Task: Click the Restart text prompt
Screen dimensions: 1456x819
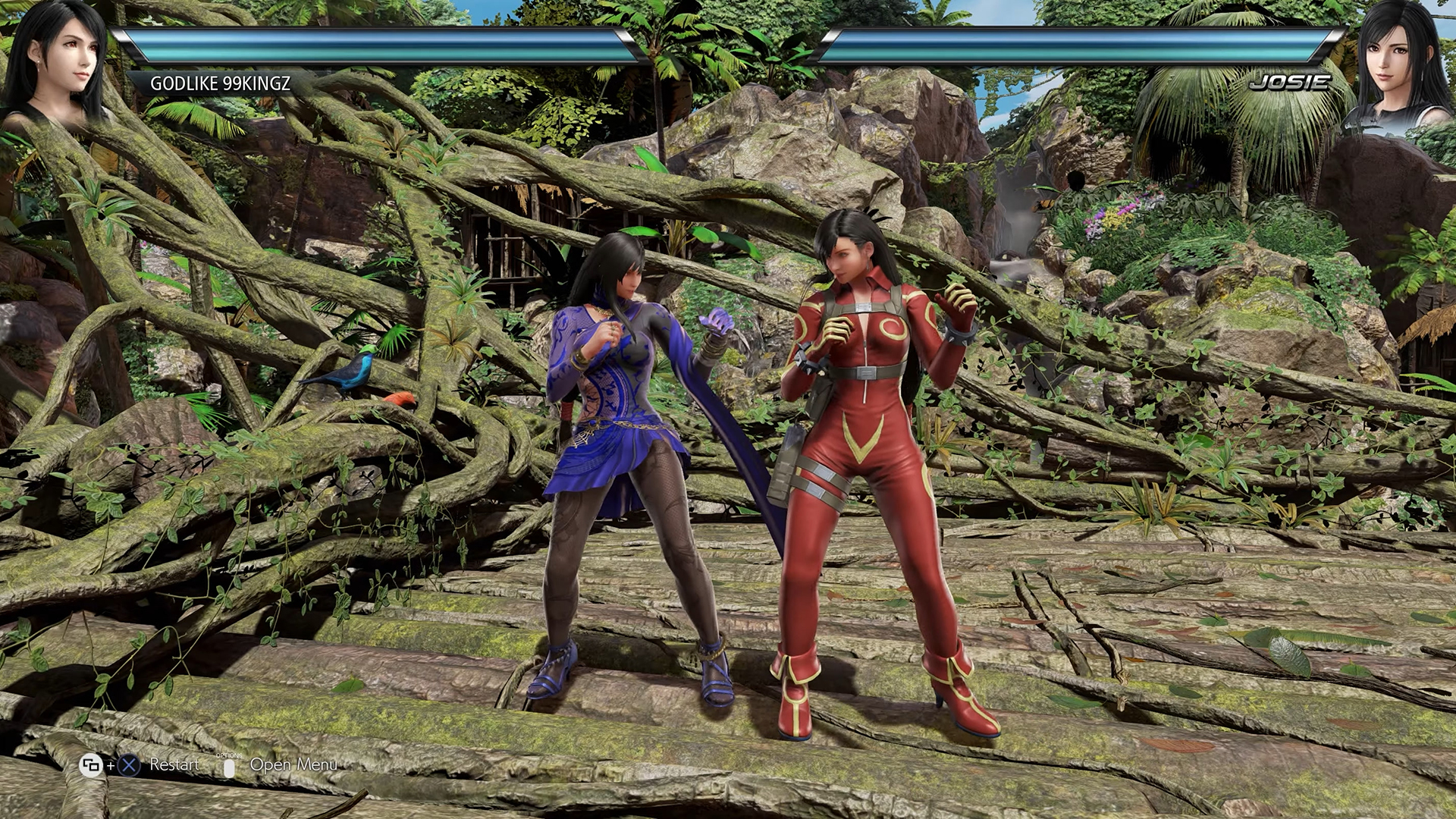Action: click(174, 764)
